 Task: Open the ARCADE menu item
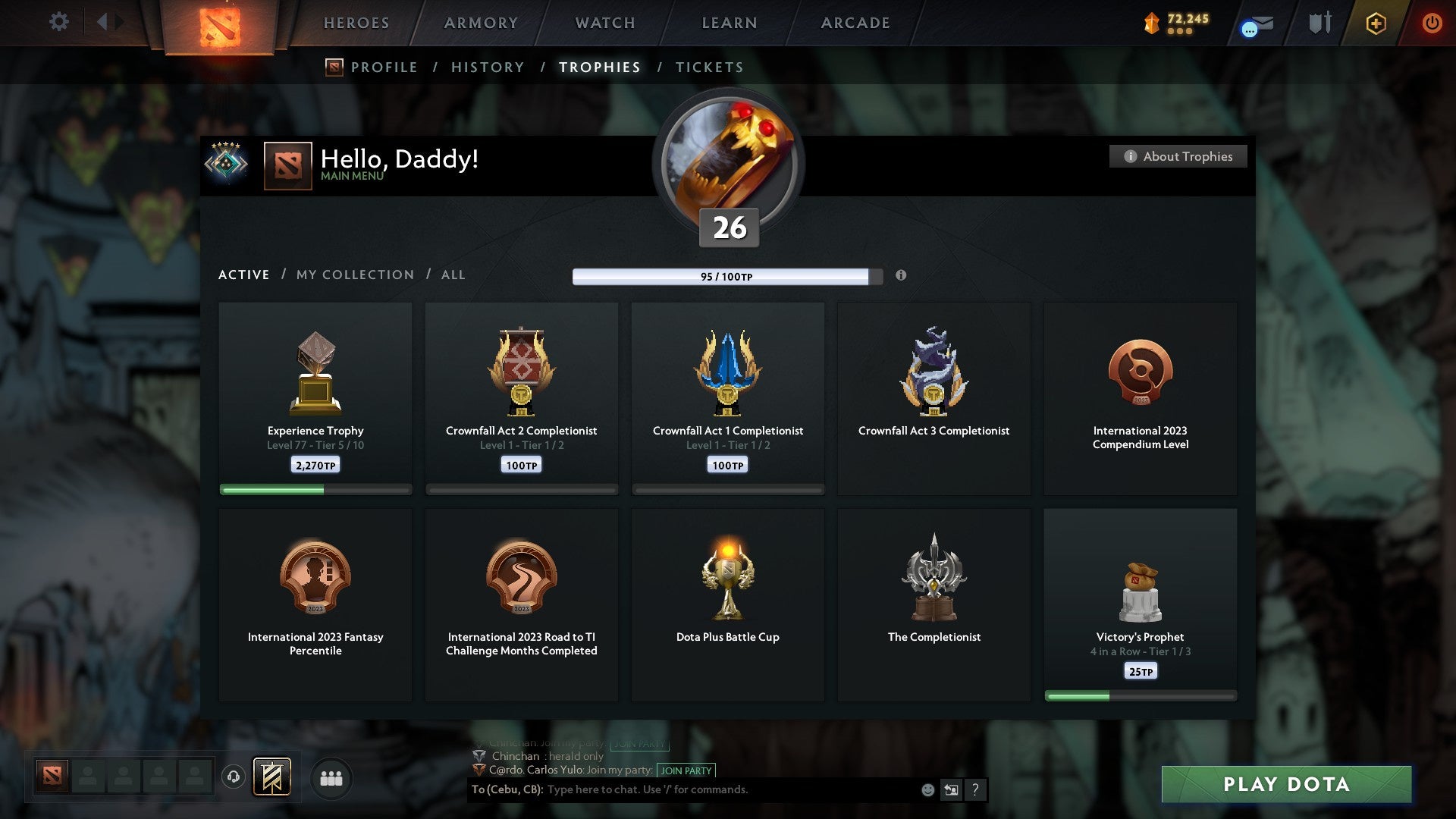pyautogui.click(x=855, y=23)
